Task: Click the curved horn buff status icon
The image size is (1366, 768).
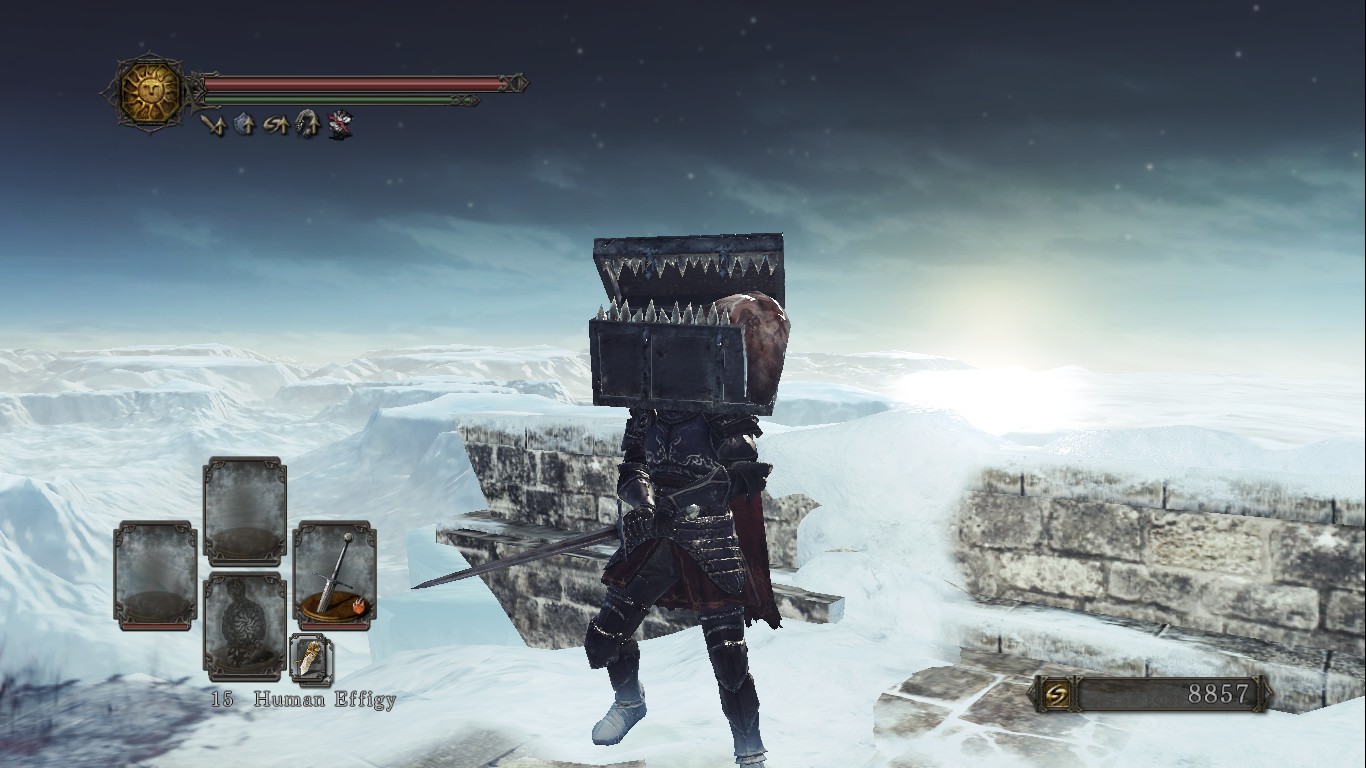Action: (308, 125)
